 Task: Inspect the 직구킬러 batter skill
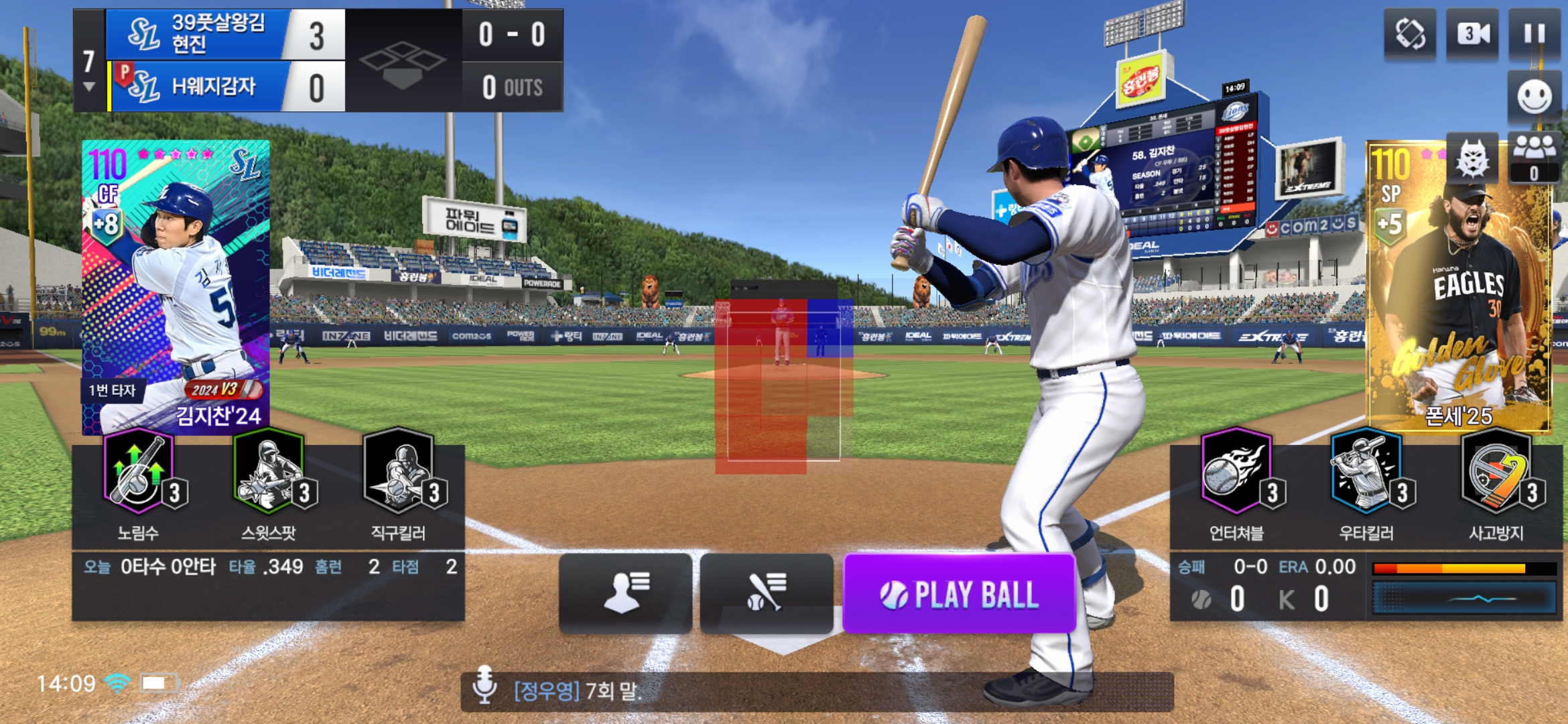[x=399, y=476]
